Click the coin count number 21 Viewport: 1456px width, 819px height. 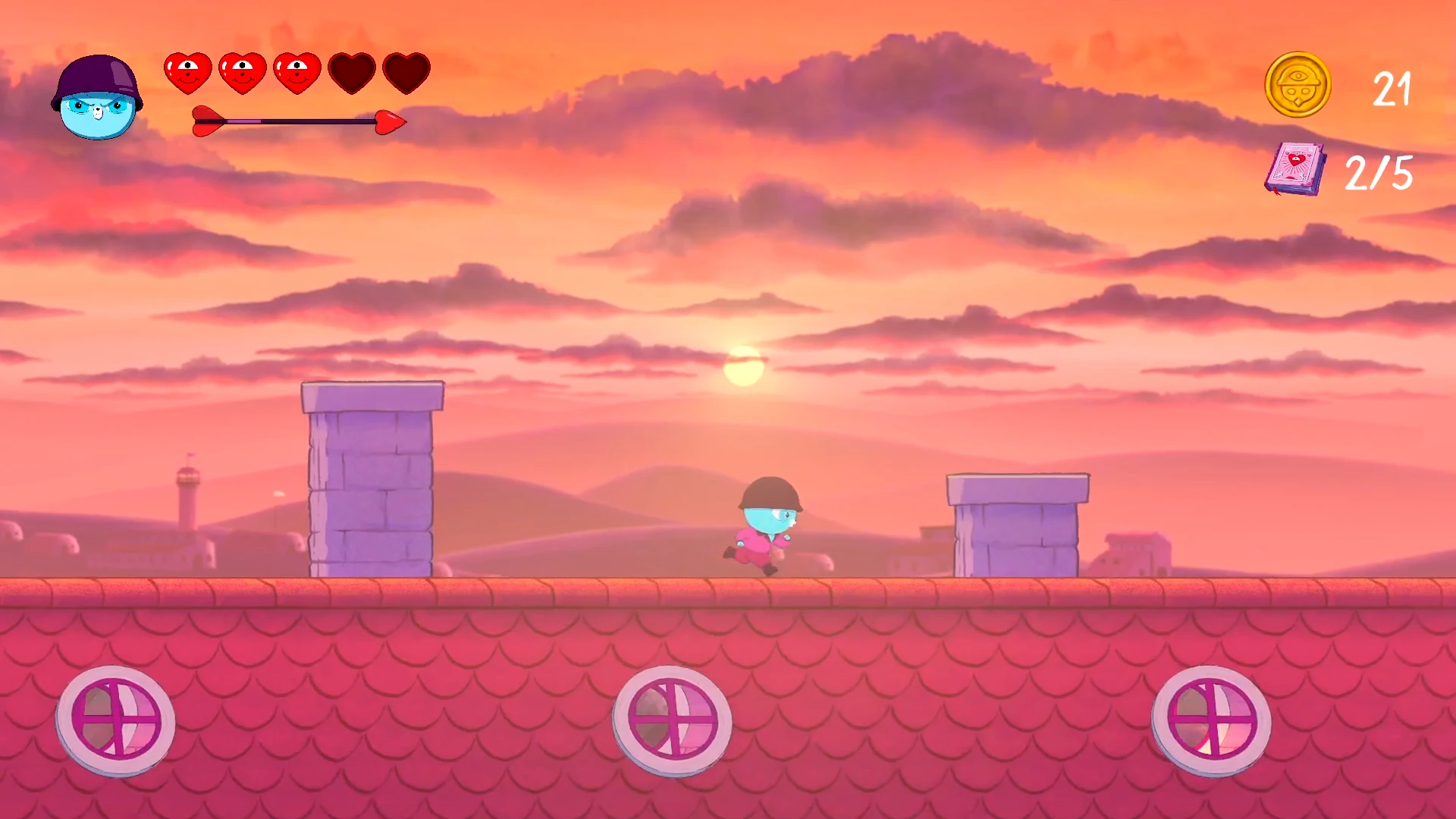(1392, 89)
